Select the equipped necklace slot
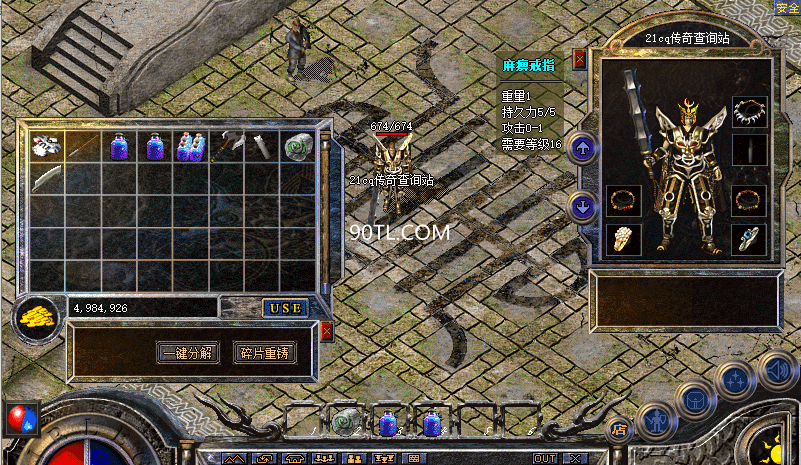 (749, 110)
